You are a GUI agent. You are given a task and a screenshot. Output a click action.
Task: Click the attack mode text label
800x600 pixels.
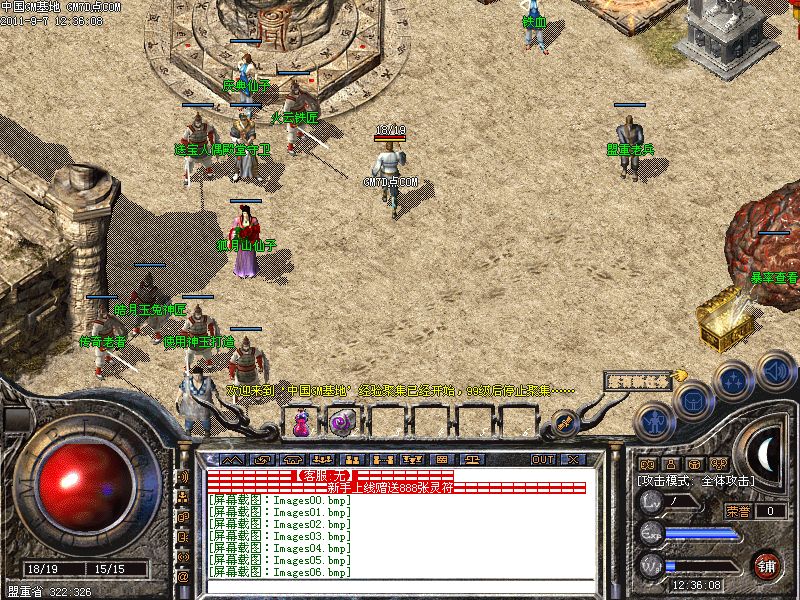coord(697,482)
